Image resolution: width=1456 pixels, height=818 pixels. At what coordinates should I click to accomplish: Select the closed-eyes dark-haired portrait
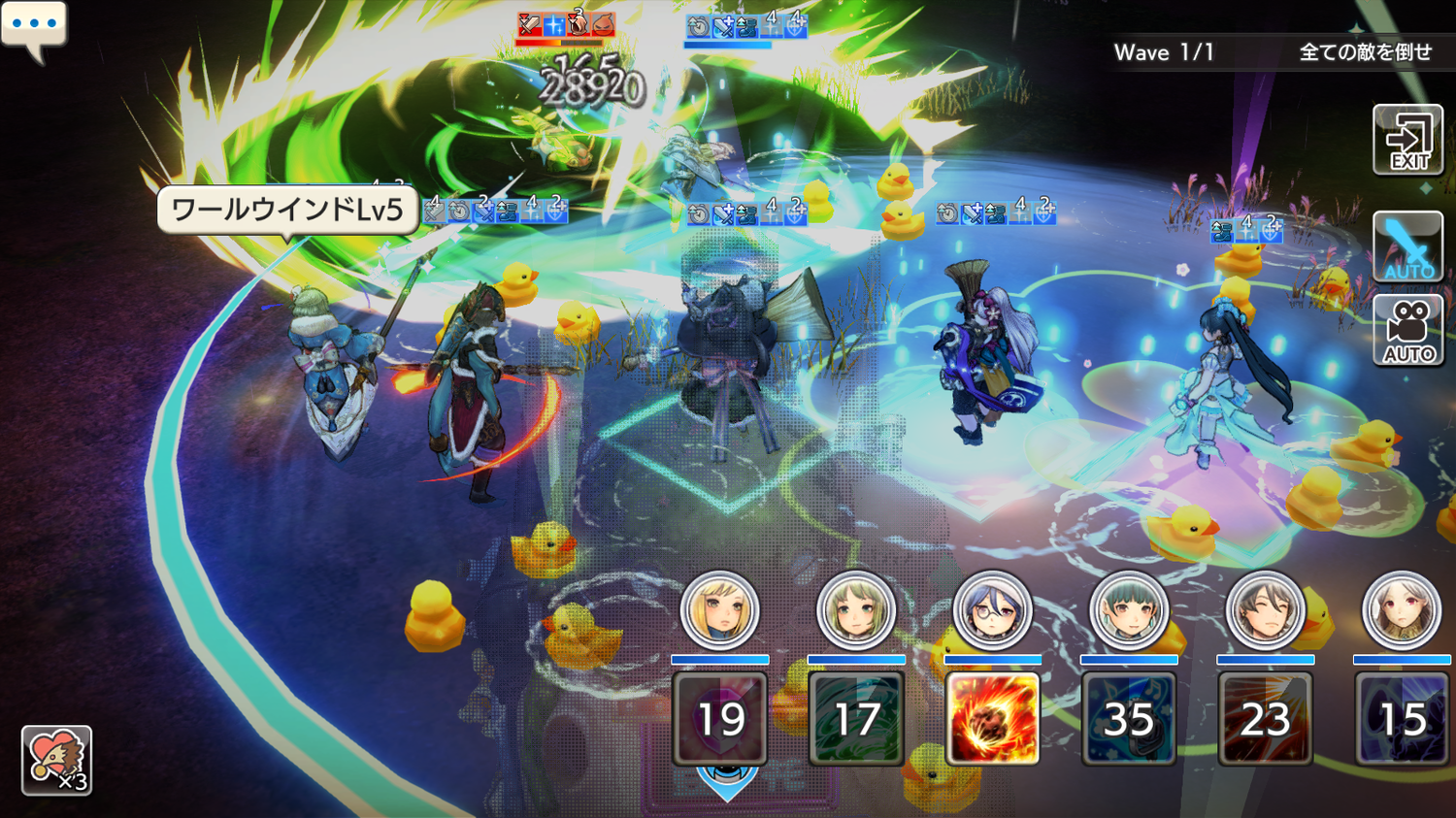1265,611
